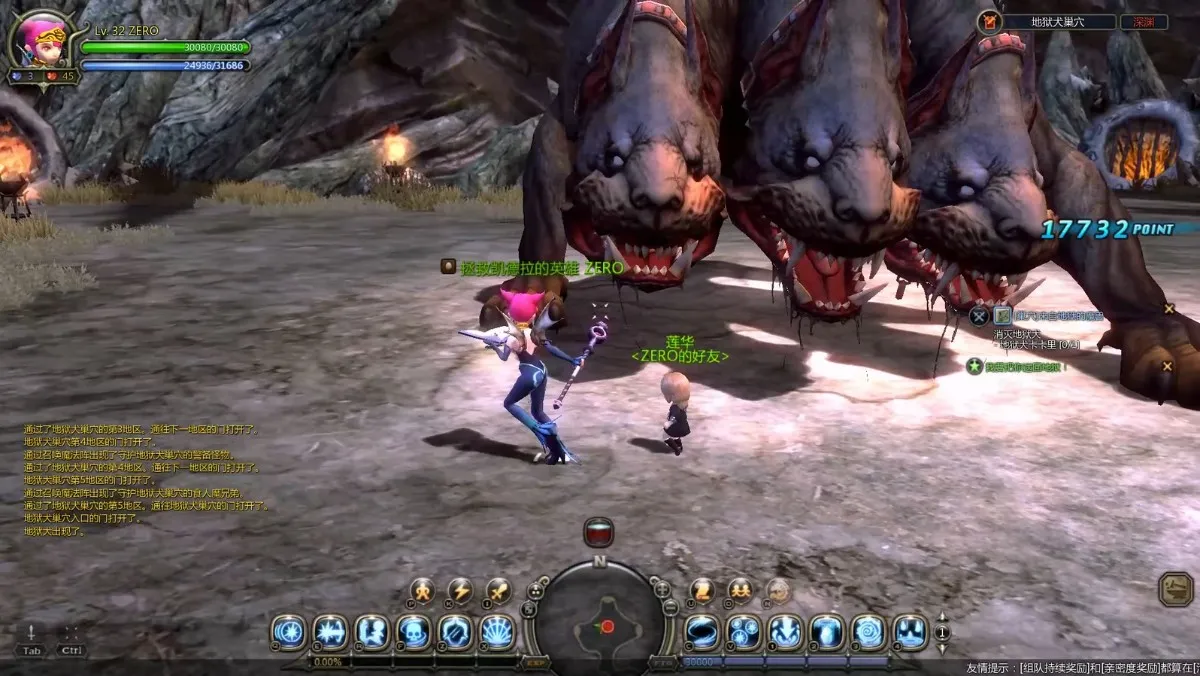
Task: Open the two-person party icon
Action: (740, 591)
